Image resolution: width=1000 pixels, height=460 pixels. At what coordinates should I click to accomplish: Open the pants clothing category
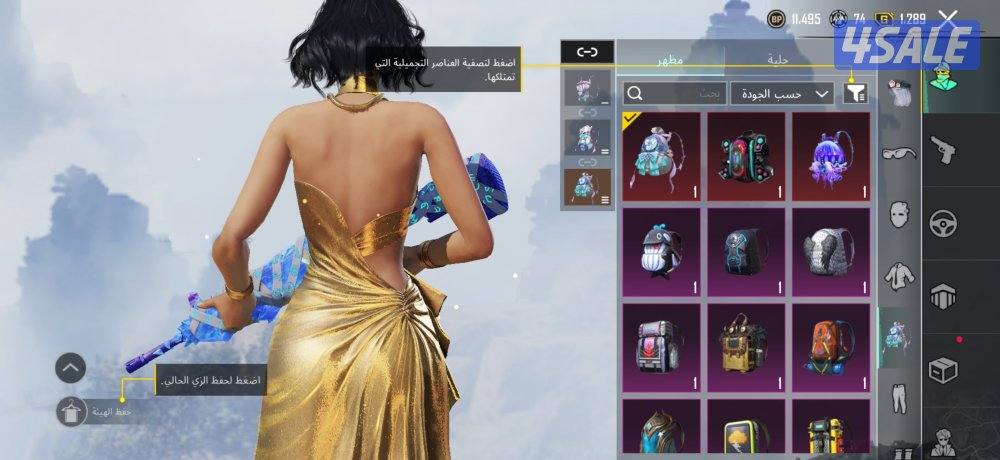click(900, 395)
